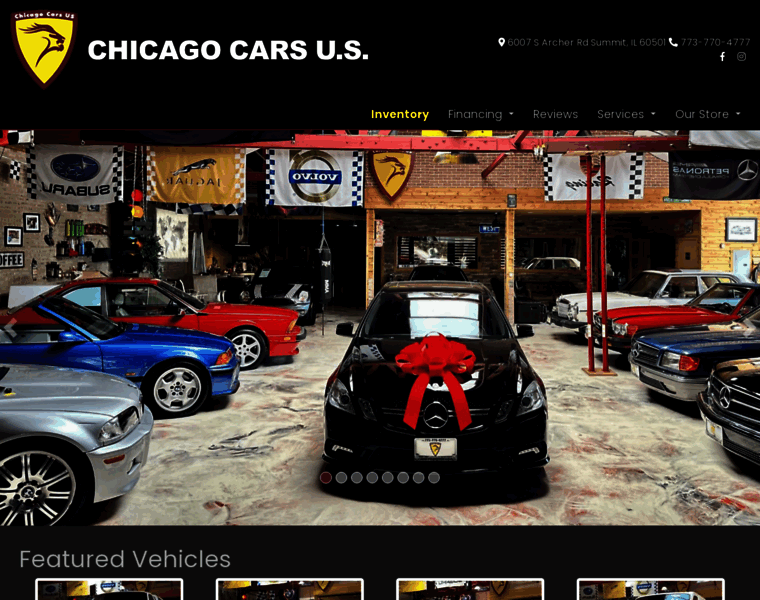
Task: Open the Our Store dropdown
Action: coord(707,114)
